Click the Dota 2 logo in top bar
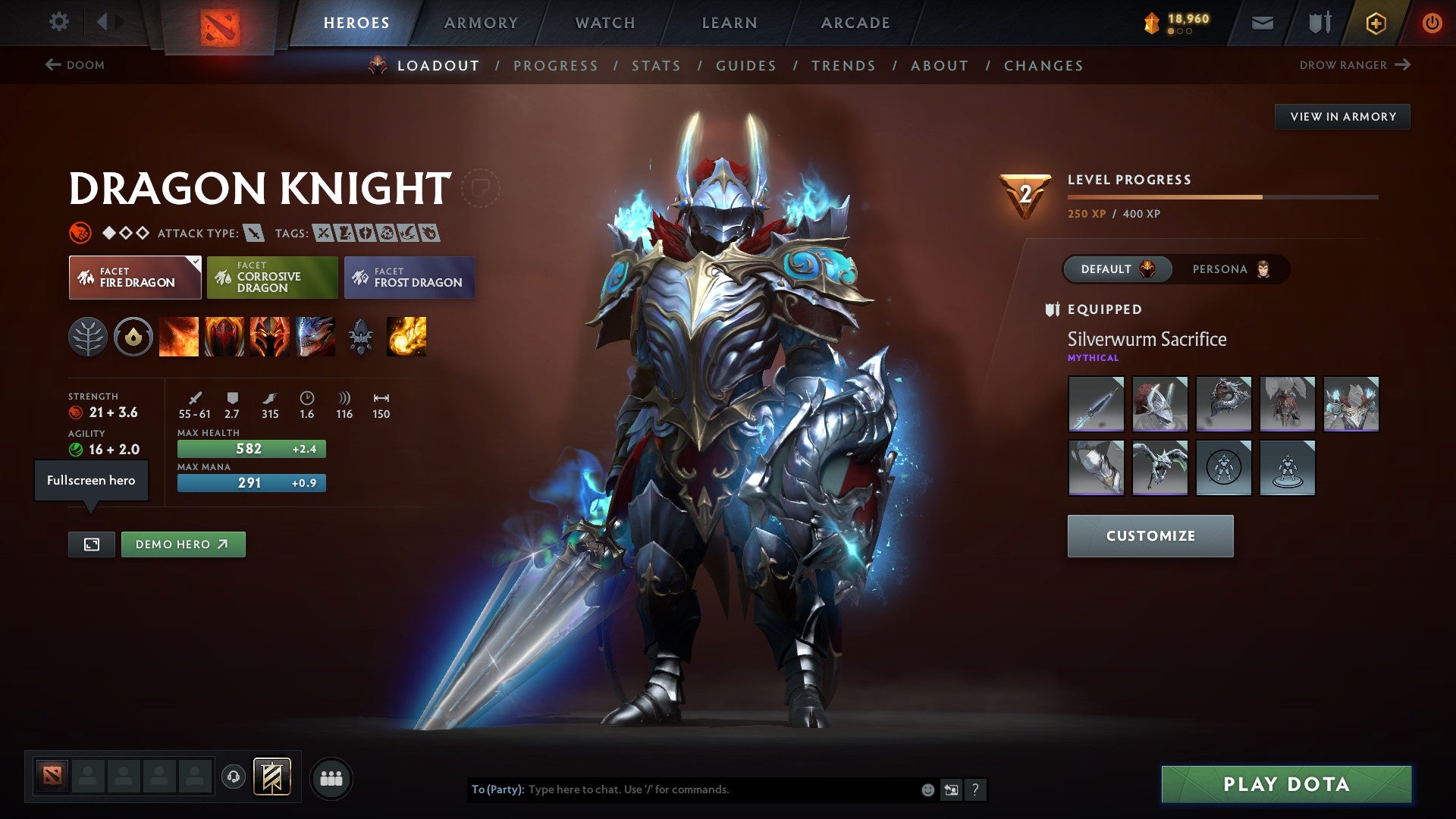This screenshot has width=1456, height=819. click(221, 23)
